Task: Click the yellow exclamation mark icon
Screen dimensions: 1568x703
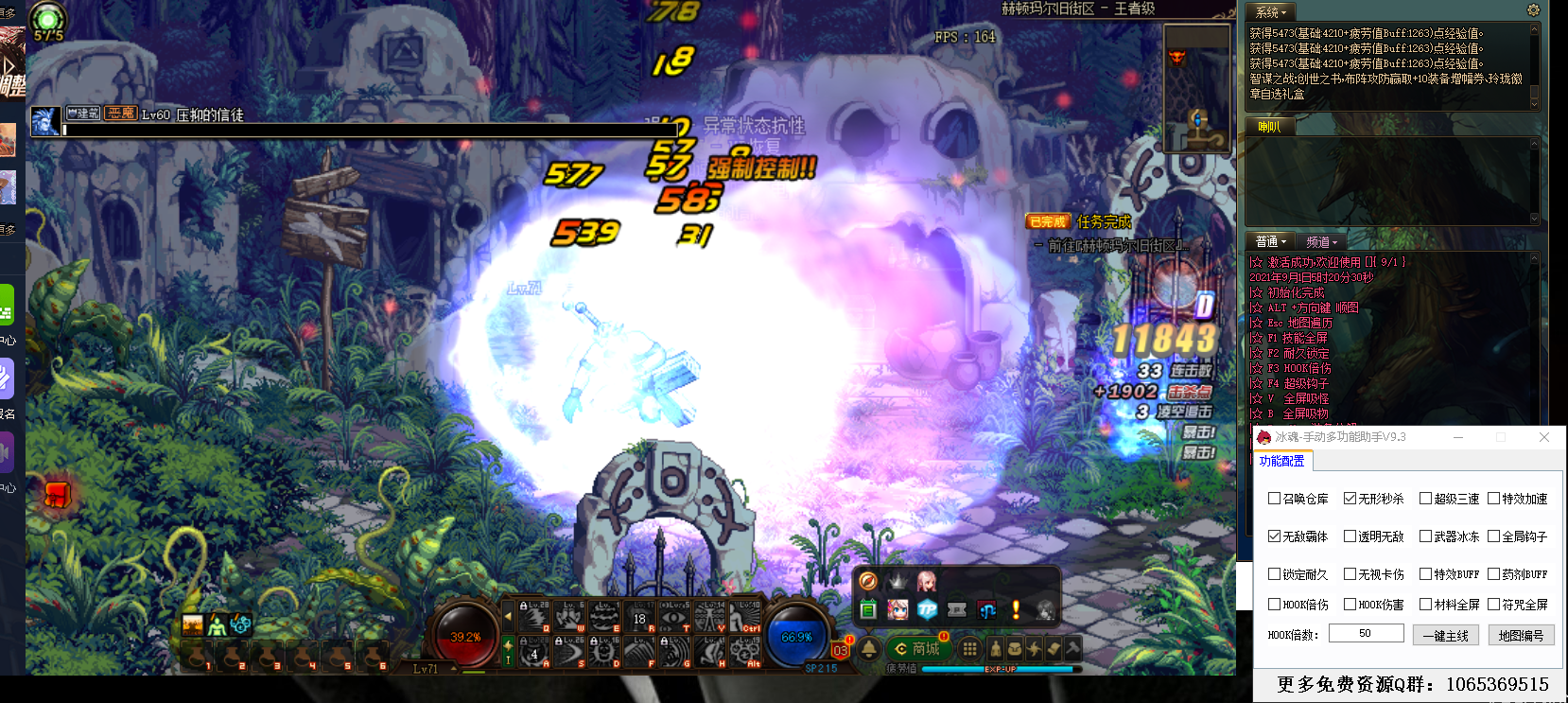Action: click(1016, 610)
